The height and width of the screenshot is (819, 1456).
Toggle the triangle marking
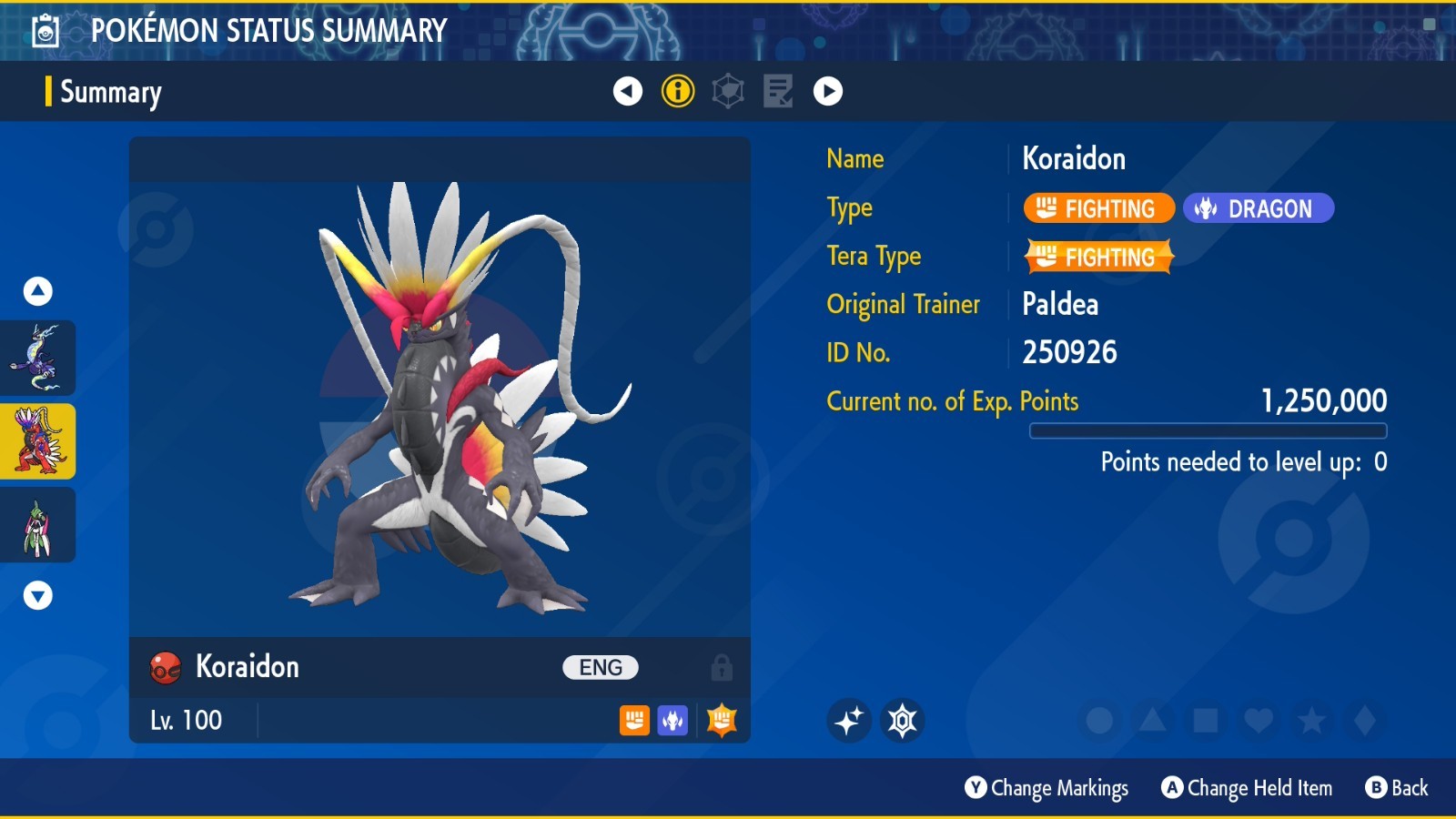1152,721
